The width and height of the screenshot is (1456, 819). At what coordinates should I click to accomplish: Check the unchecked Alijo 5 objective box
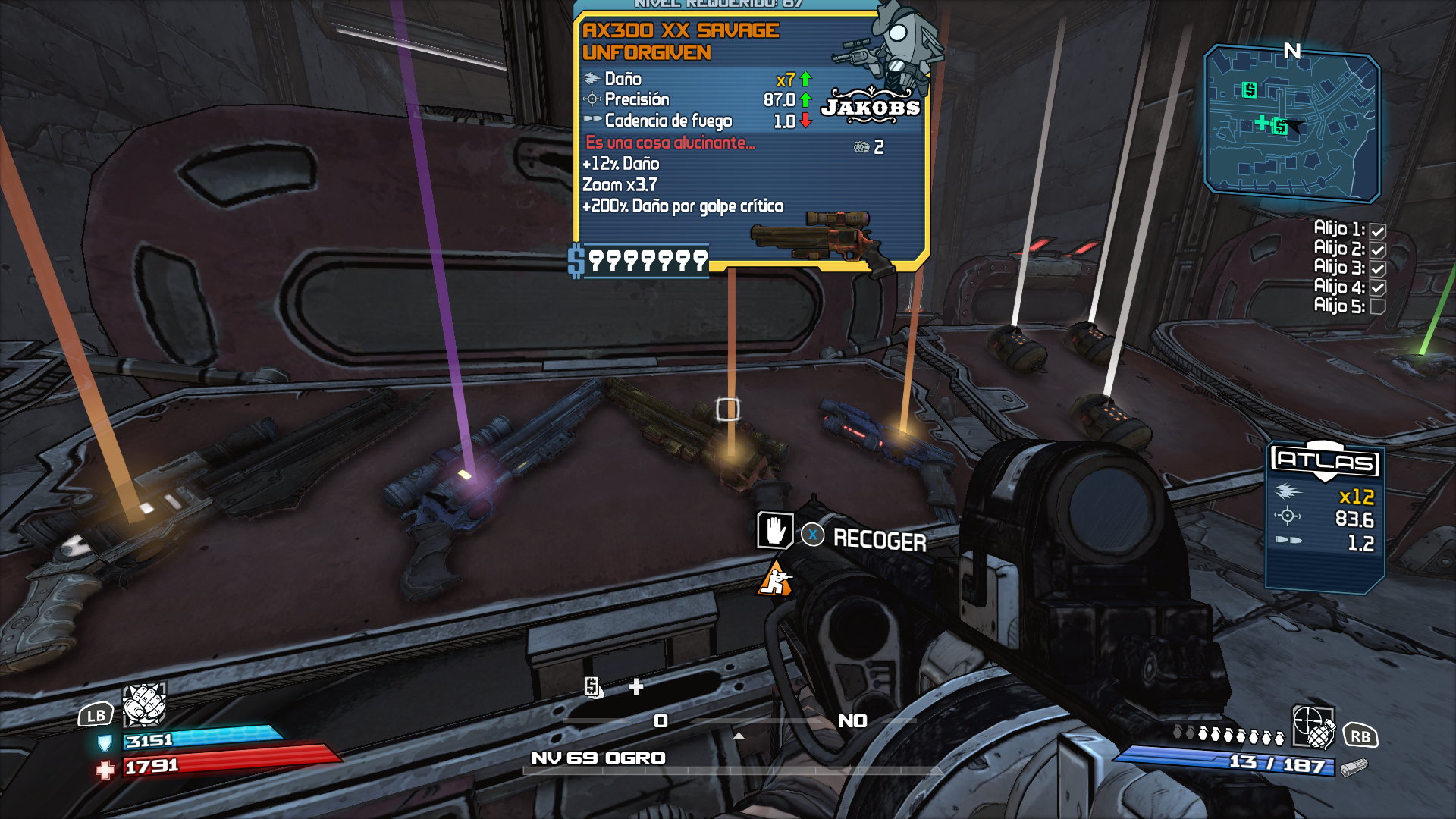click(x=1378, y=307)
